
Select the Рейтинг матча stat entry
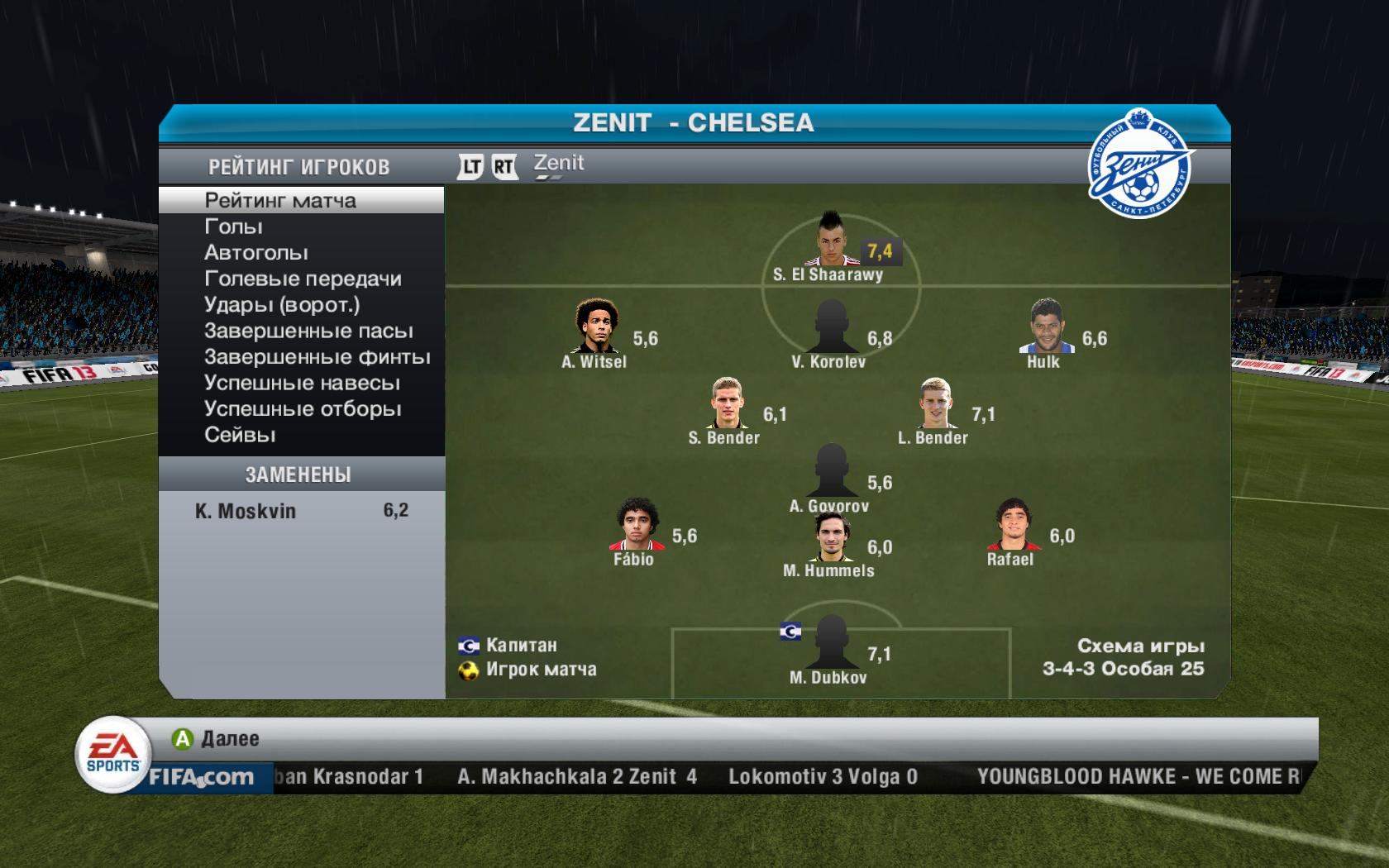[280, 201]
